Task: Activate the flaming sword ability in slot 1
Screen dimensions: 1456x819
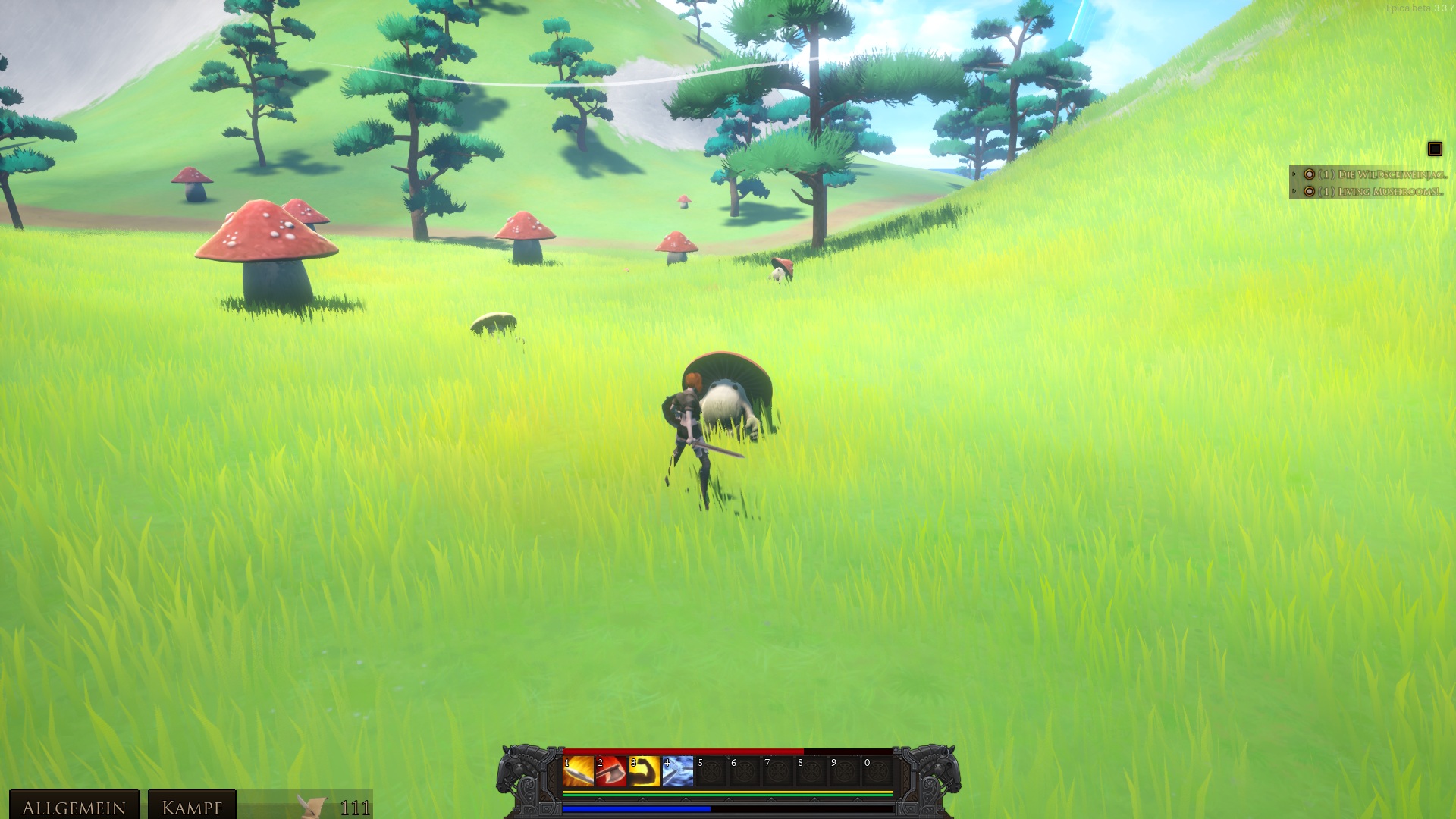Action: tap(578, 771)
